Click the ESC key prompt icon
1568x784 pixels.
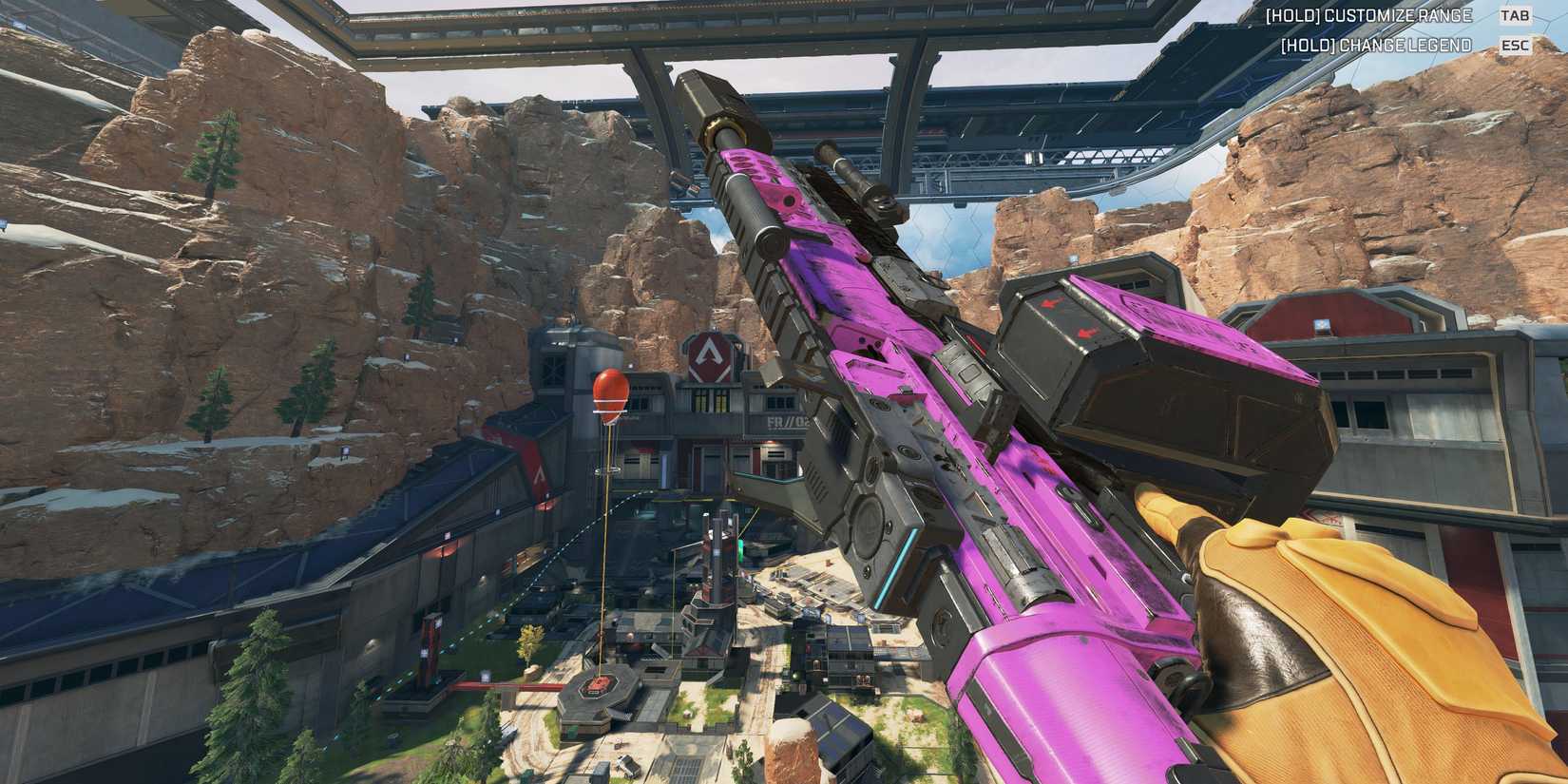click(1513, 44)
